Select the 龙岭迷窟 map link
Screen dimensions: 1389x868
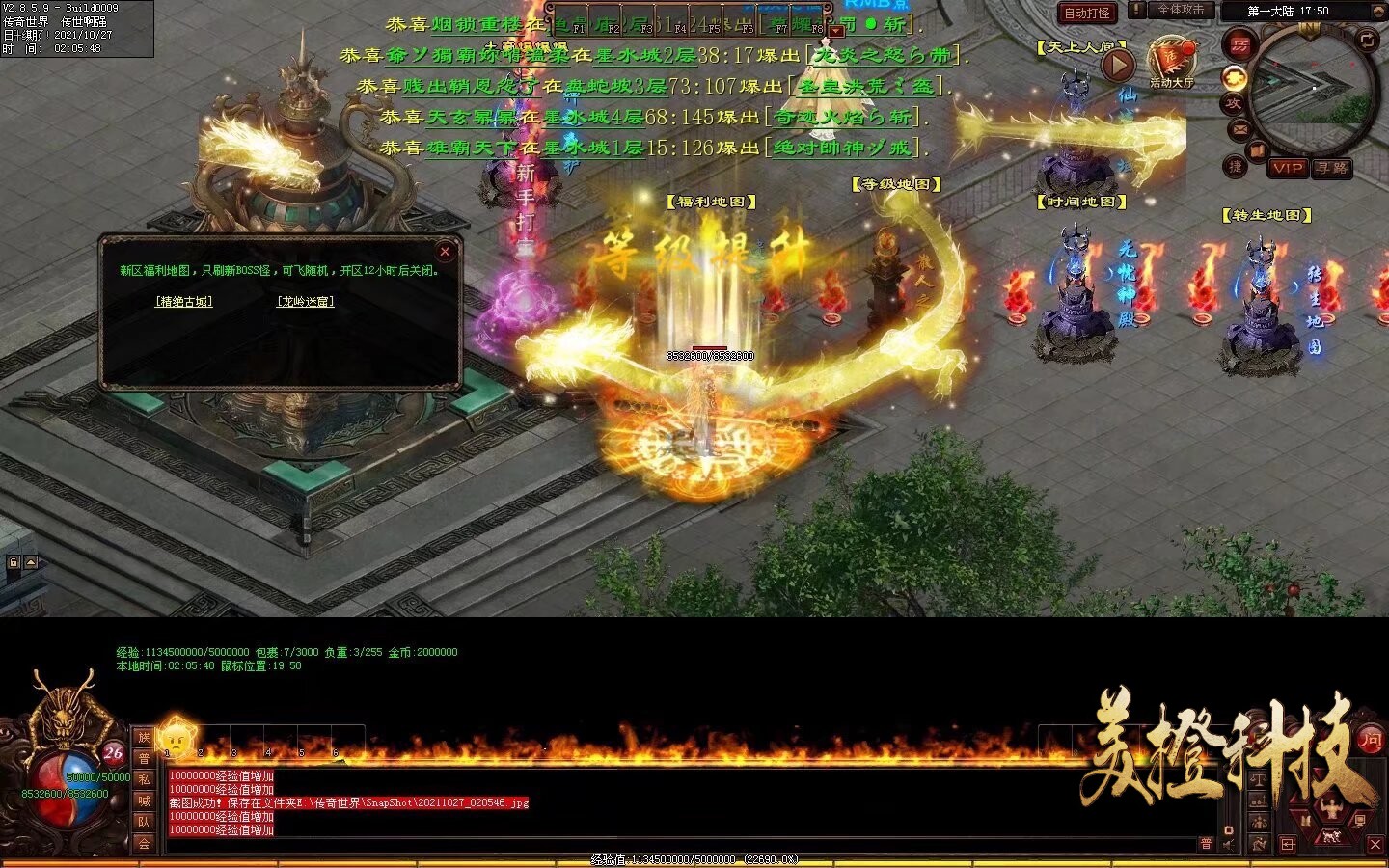[306, 302]
